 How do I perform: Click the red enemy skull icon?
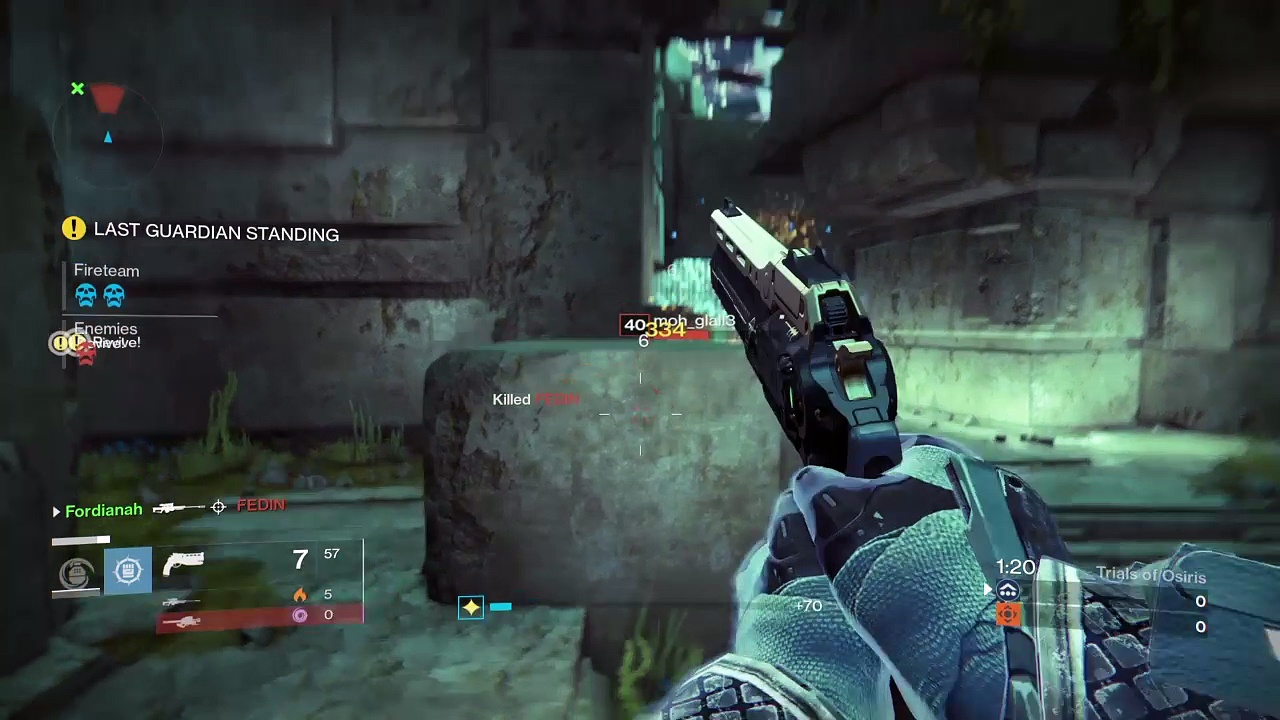point(86,354)
